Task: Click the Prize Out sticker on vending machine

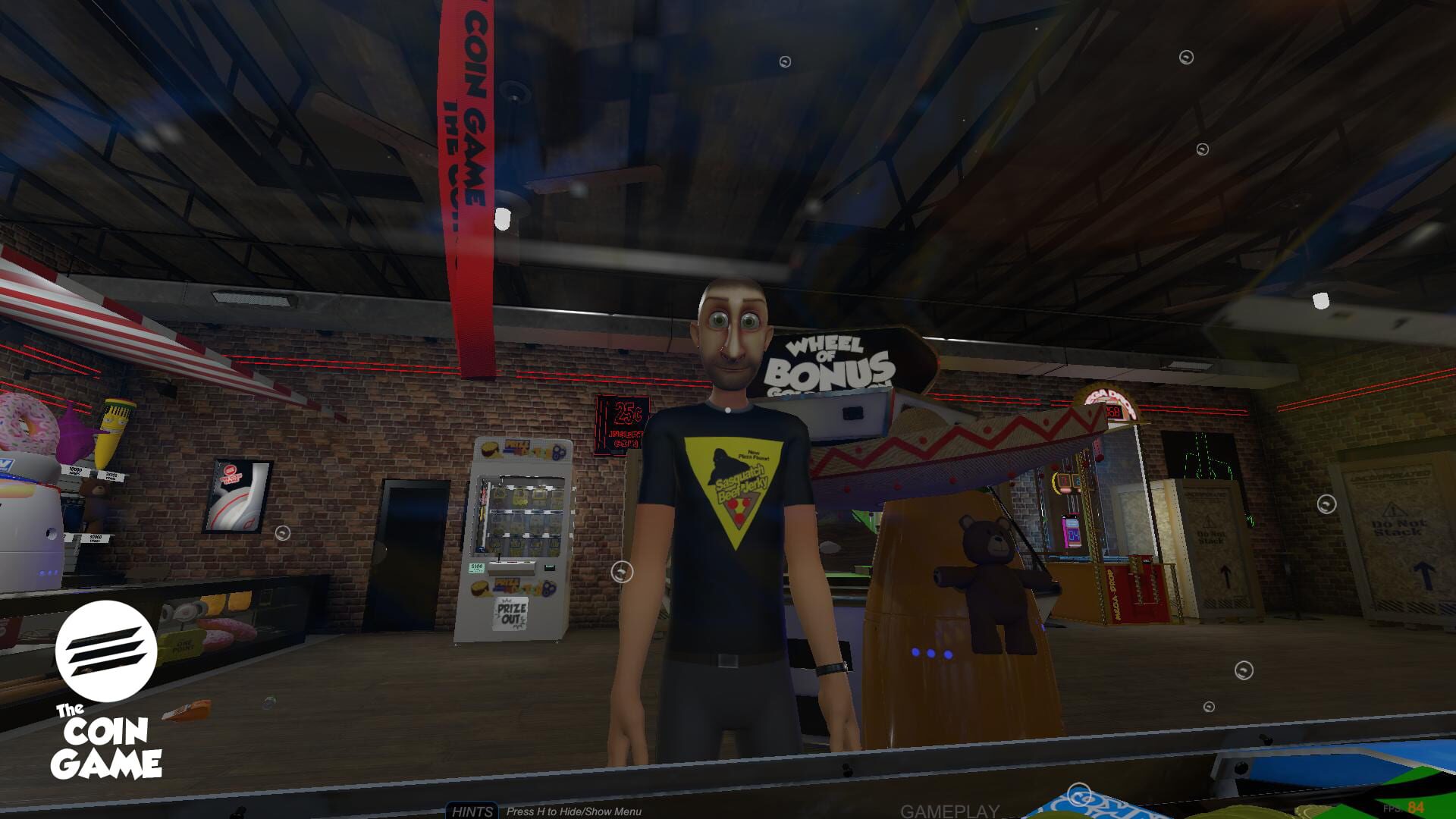Action: pos(509,613)
